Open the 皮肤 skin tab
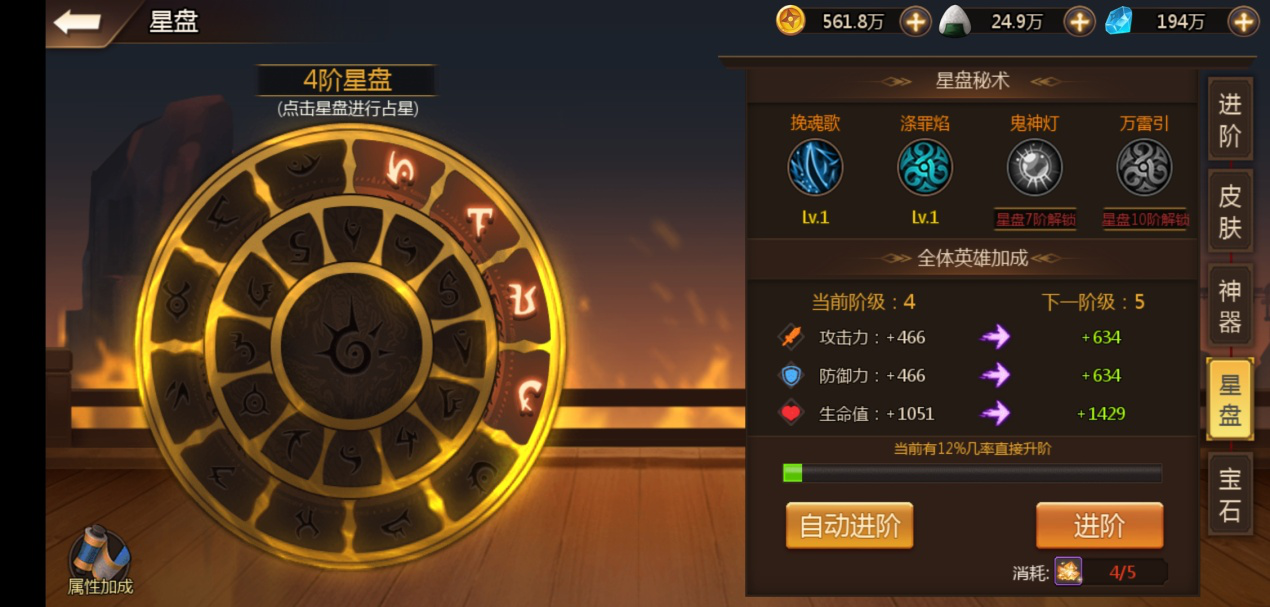This screenshot has height=607, width=1270. 1229,212
